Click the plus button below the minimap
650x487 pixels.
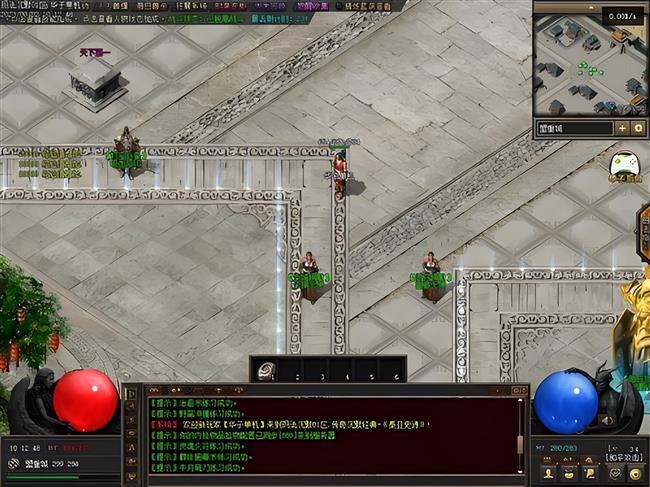click(x=622, y=128)
